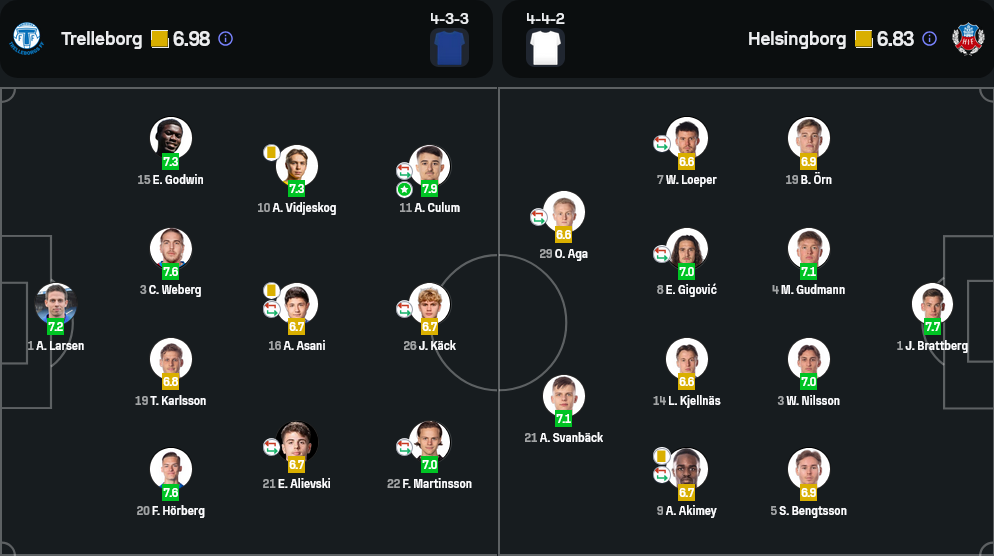Show info about Trelleborg's 6.98 rating
This screenshot has width=994, height=556.
225,39
